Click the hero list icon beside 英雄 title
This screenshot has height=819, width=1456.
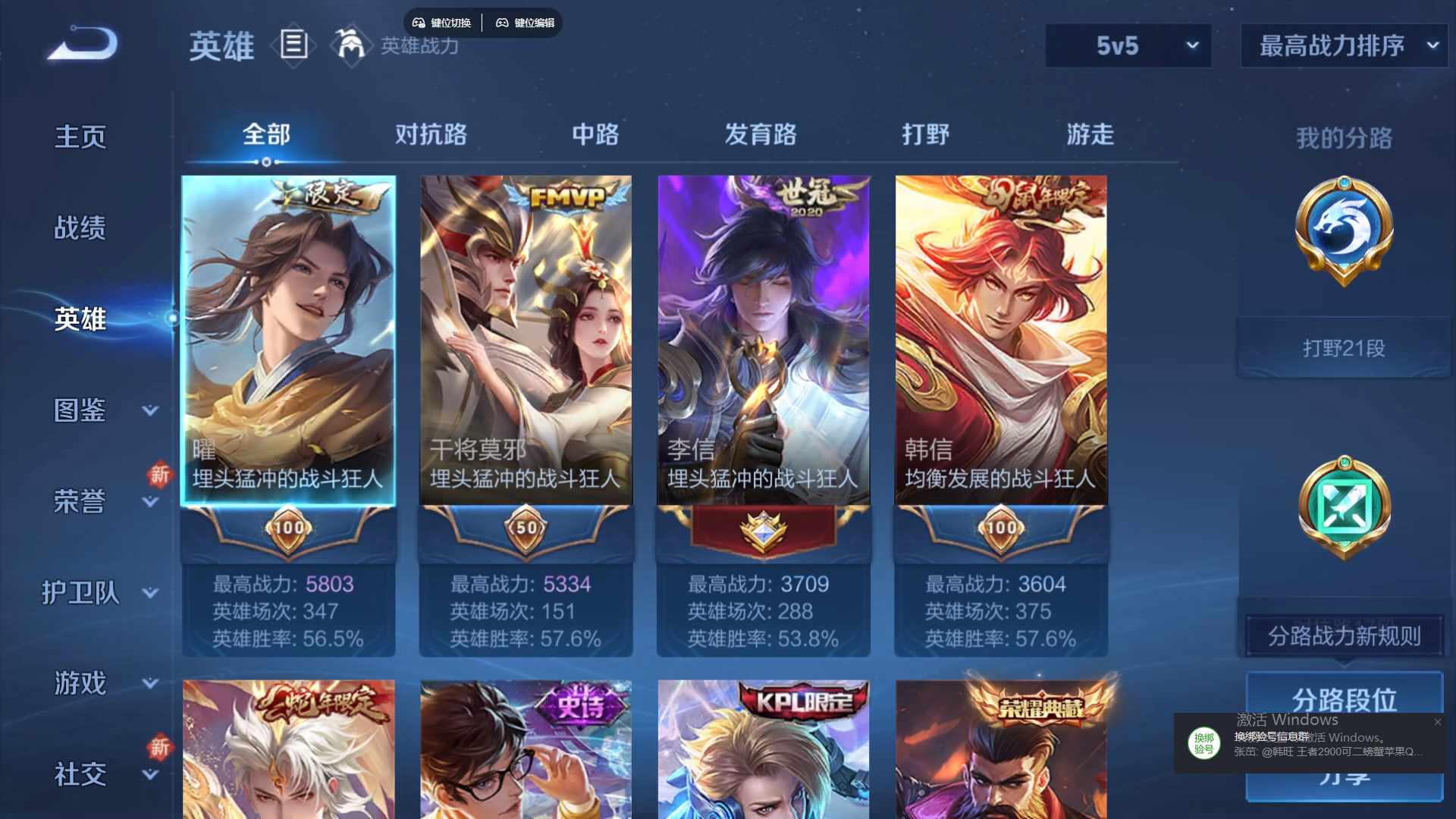[293, 45]
